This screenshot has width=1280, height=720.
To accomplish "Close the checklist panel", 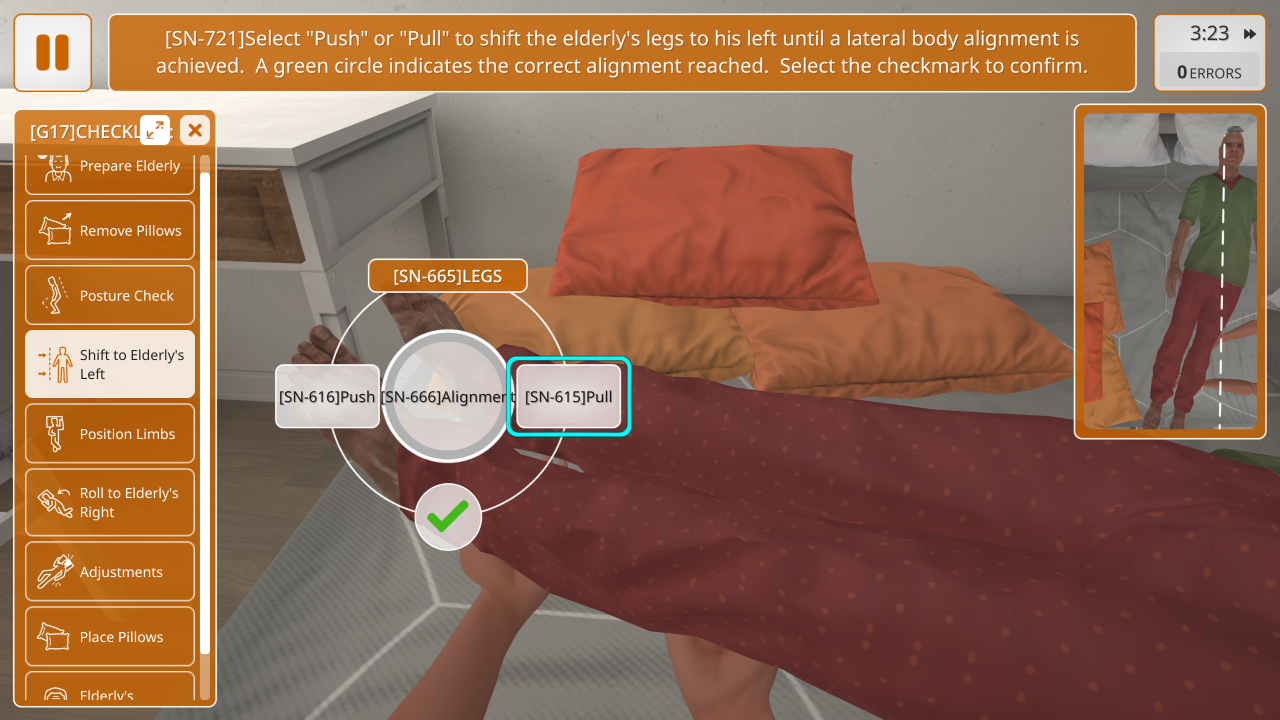I will pyautogui.click(x=195, y=130).
